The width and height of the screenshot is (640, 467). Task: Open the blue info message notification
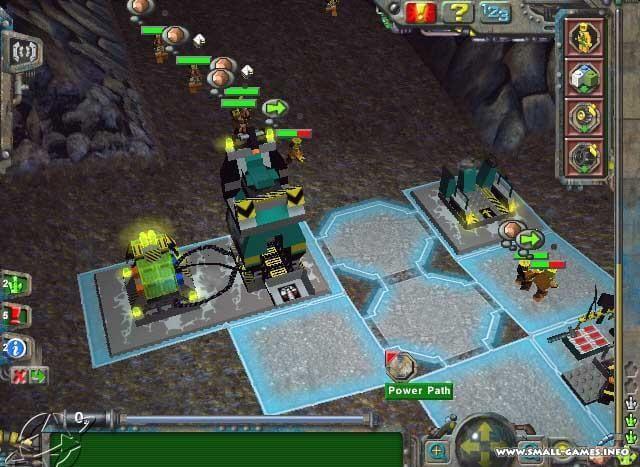[15, 347]
